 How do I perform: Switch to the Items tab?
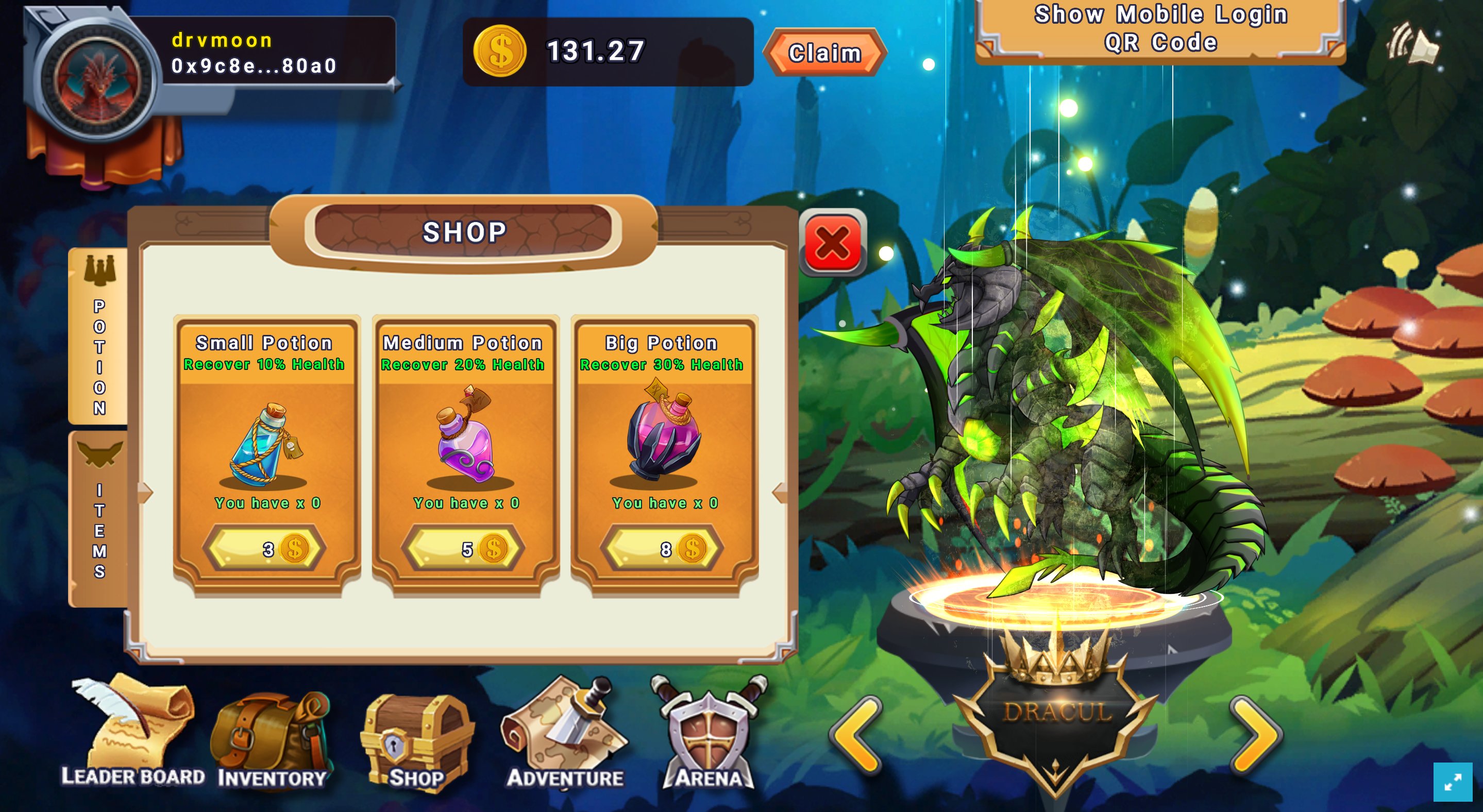(x=99, y=518)
